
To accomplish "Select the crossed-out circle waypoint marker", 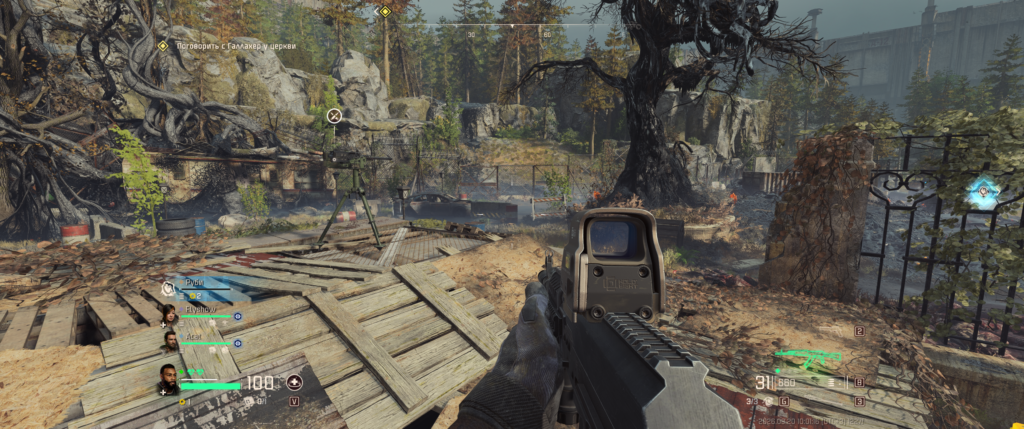I will tap(335, 116).
